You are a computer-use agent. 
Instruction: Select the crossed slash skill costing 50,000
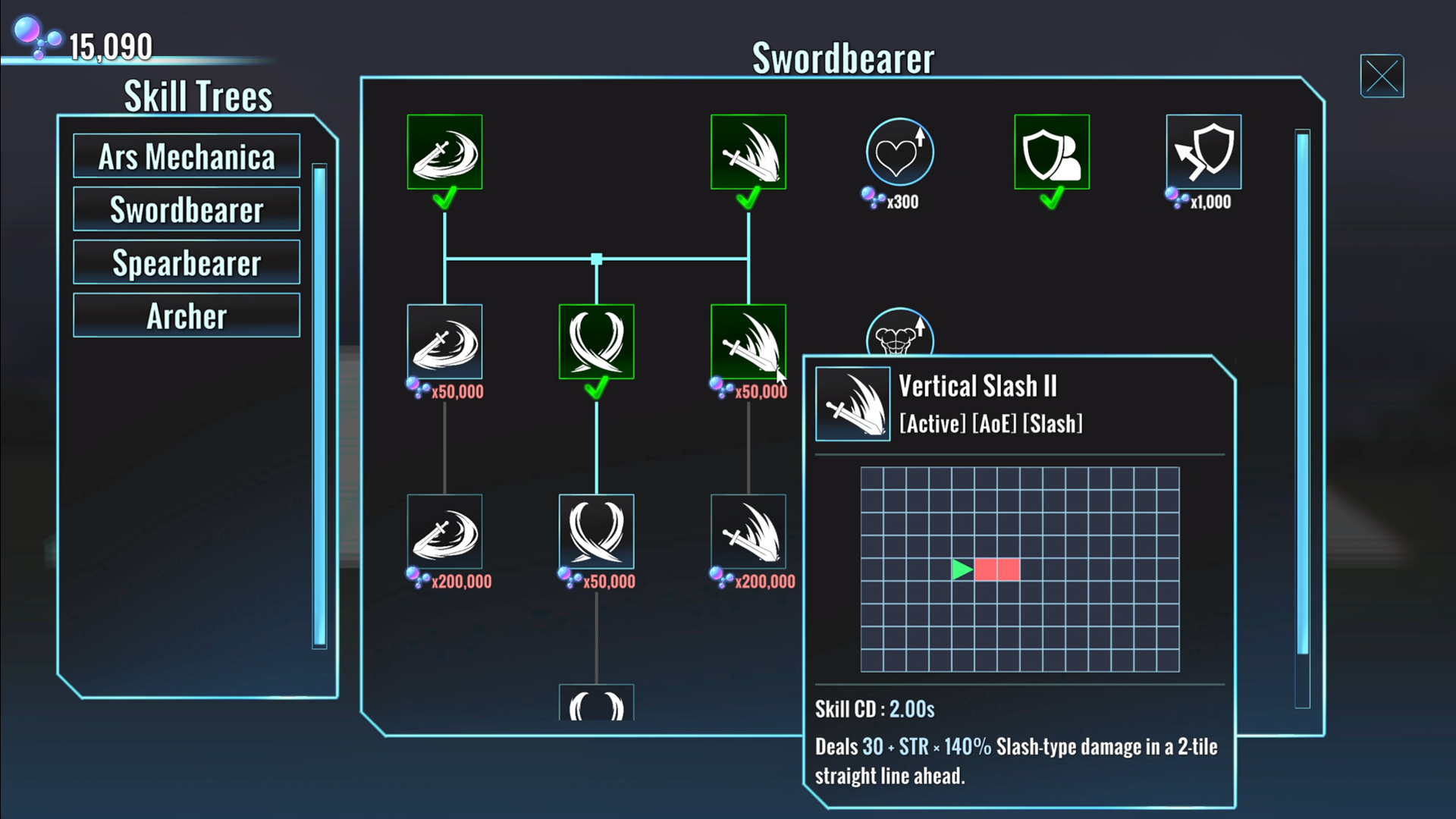click(x=596, y=532)
